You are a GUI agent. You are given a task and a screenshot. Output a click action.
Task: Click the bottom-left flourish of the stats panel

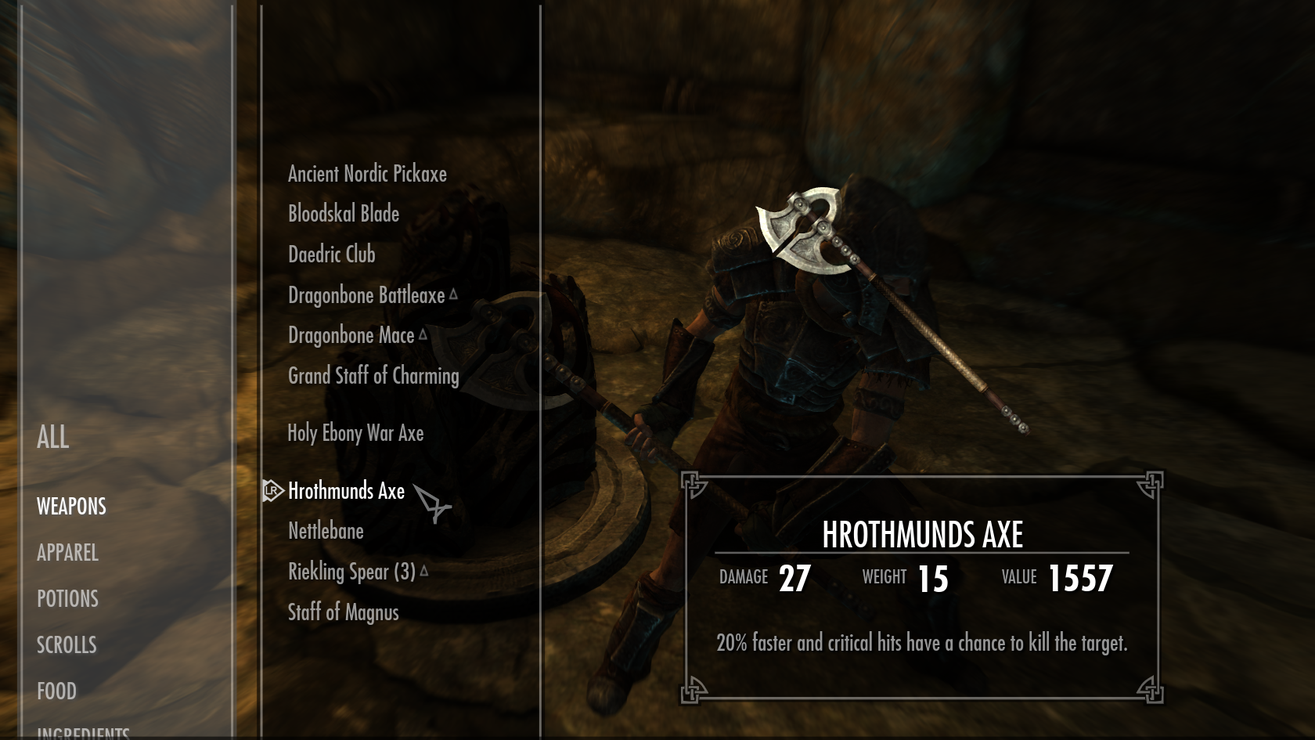(x=690, y=690)
